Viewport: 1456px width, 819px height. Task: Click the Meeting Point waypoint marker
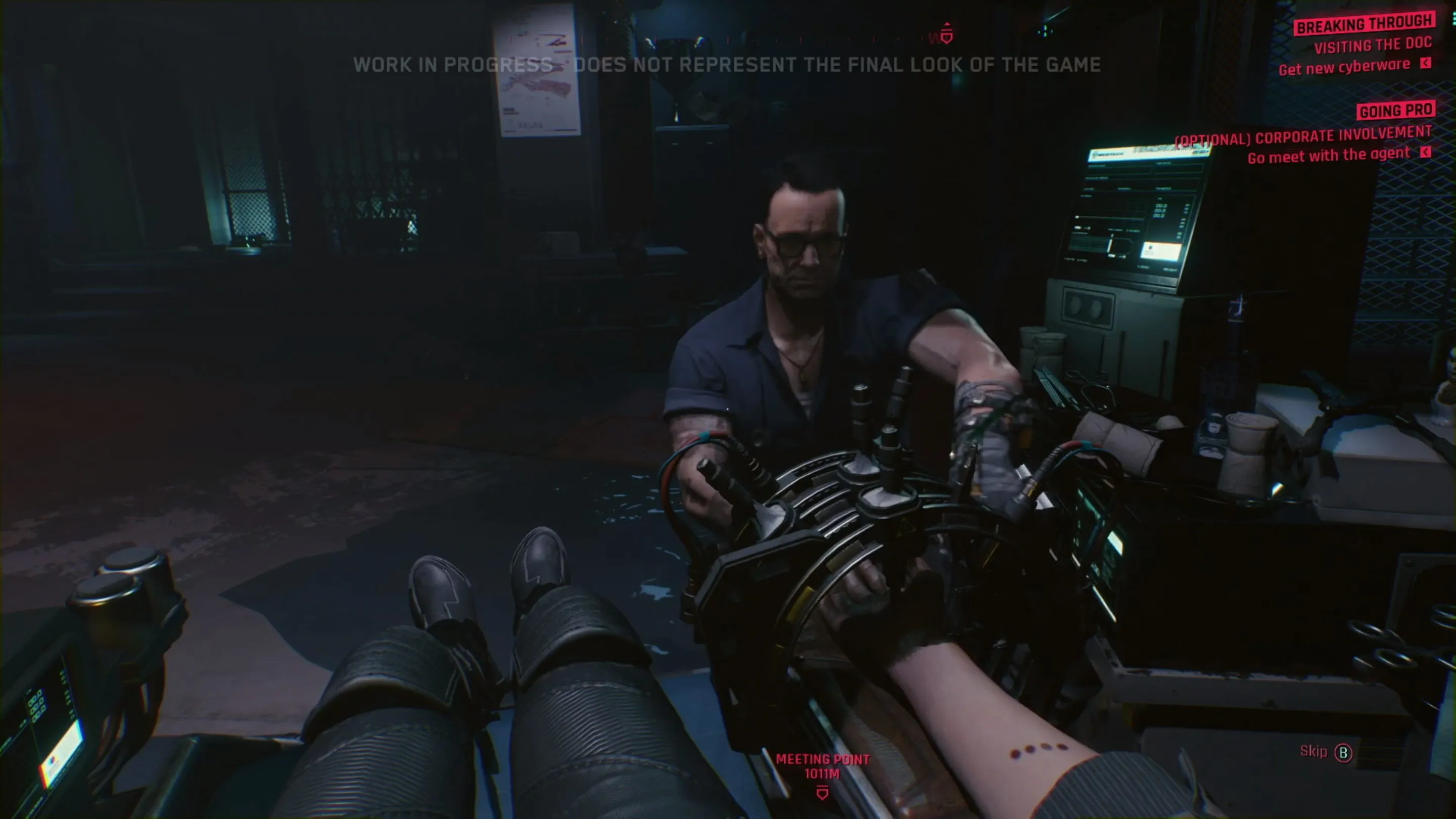822,793
